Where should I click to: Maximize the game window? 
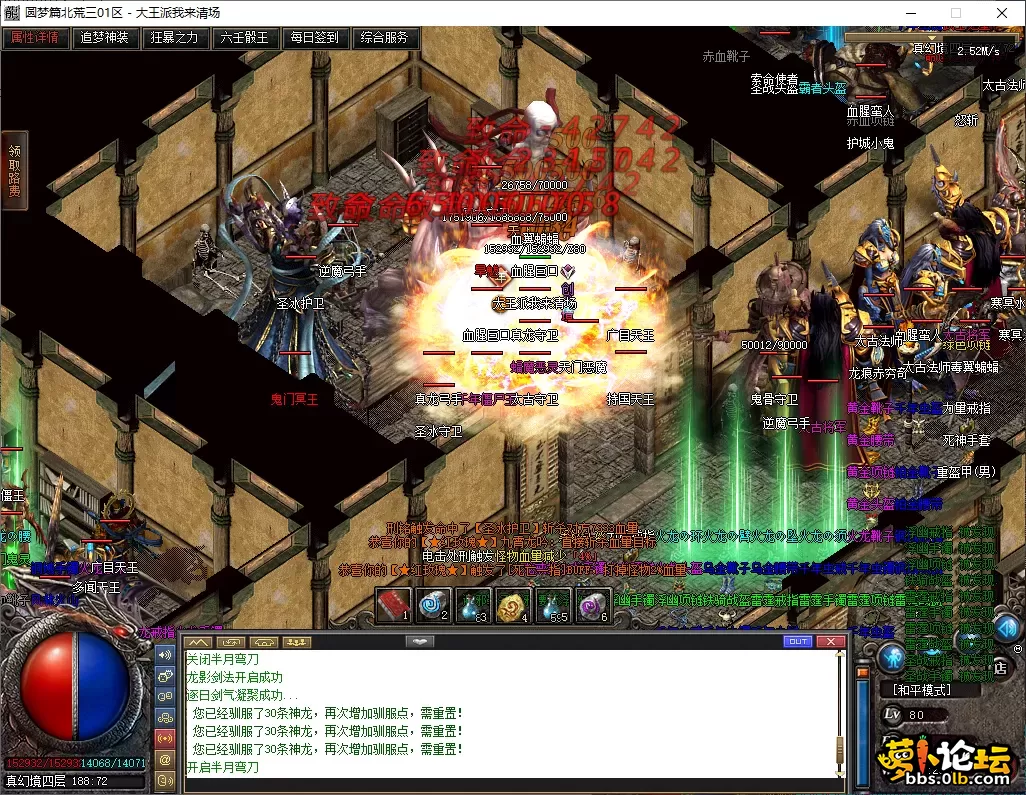tap(956, 13)
